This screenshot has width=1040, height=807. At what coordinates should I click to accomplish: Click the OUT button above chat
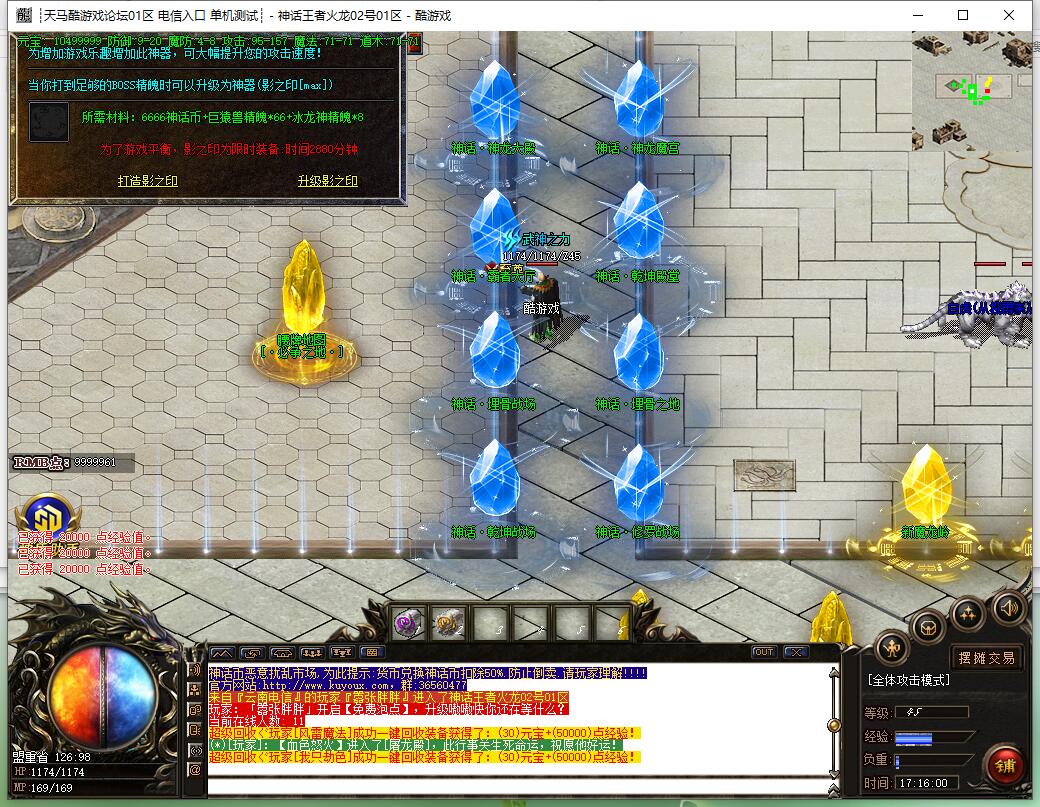pos(764,652)
